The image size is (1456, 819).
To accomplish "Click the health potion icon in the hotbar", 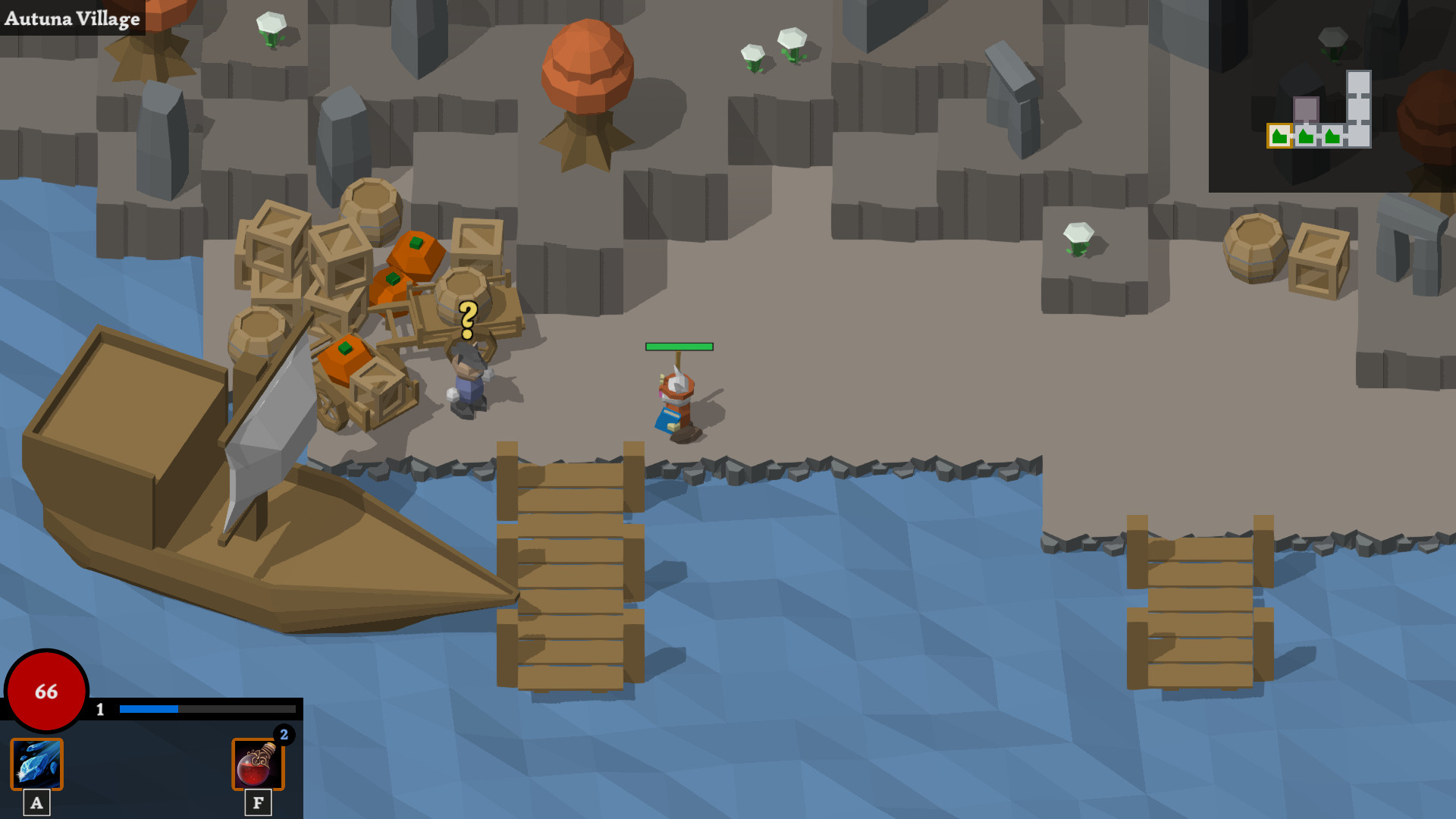I will 259,765.
